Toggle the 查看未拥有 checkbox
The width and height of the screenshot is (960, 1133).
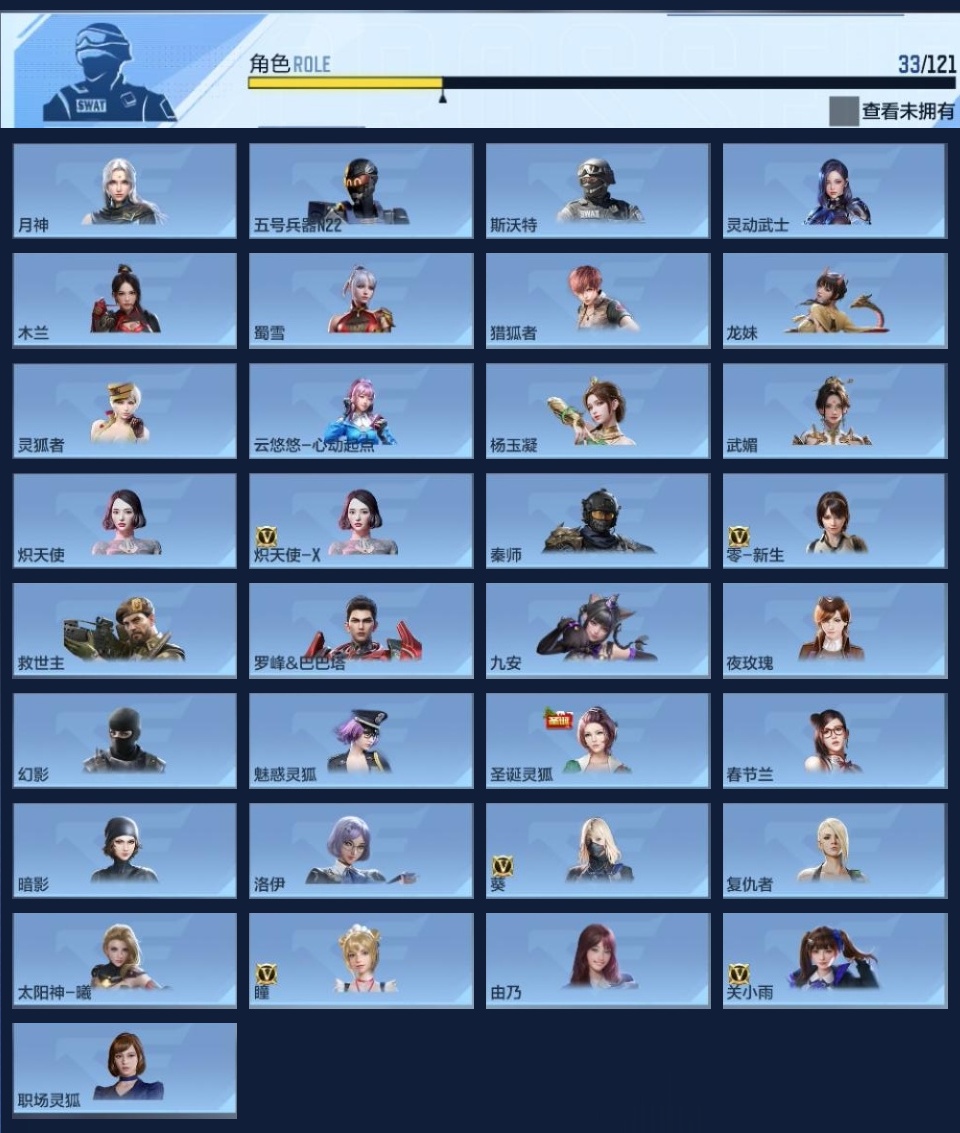[844, 111]
